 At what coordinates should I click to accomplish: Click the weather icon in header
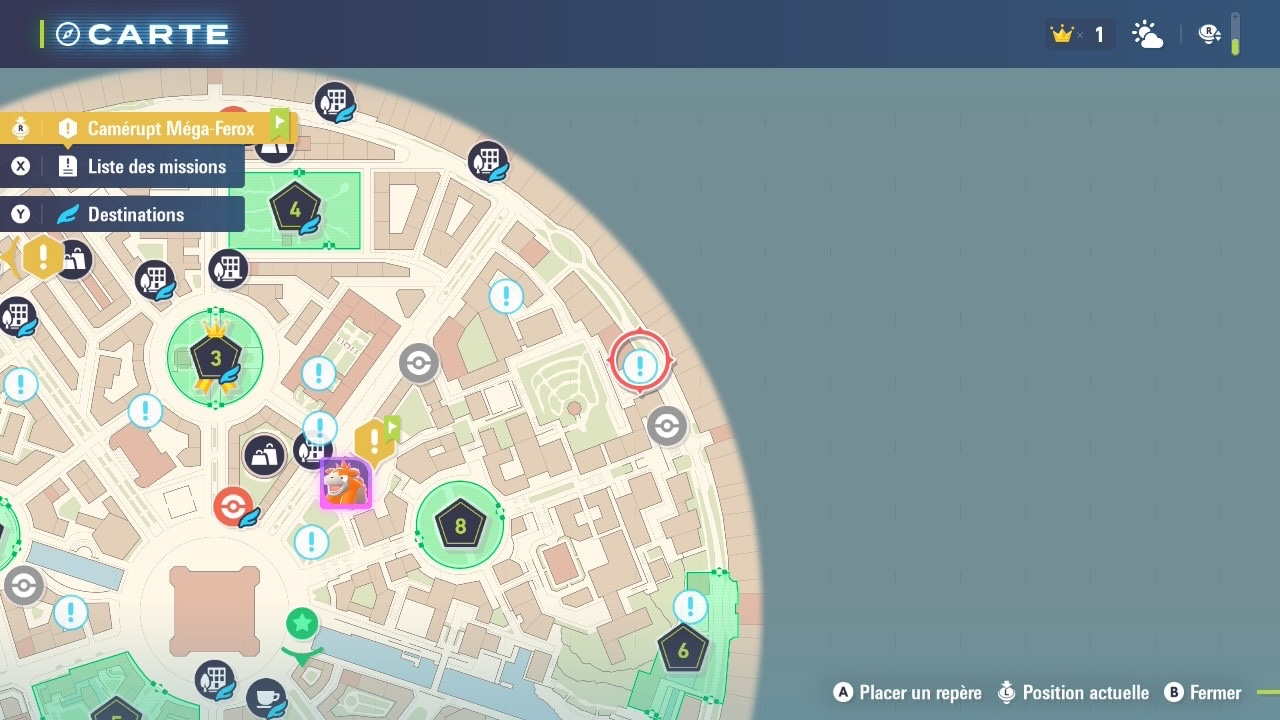[1147, 35]
